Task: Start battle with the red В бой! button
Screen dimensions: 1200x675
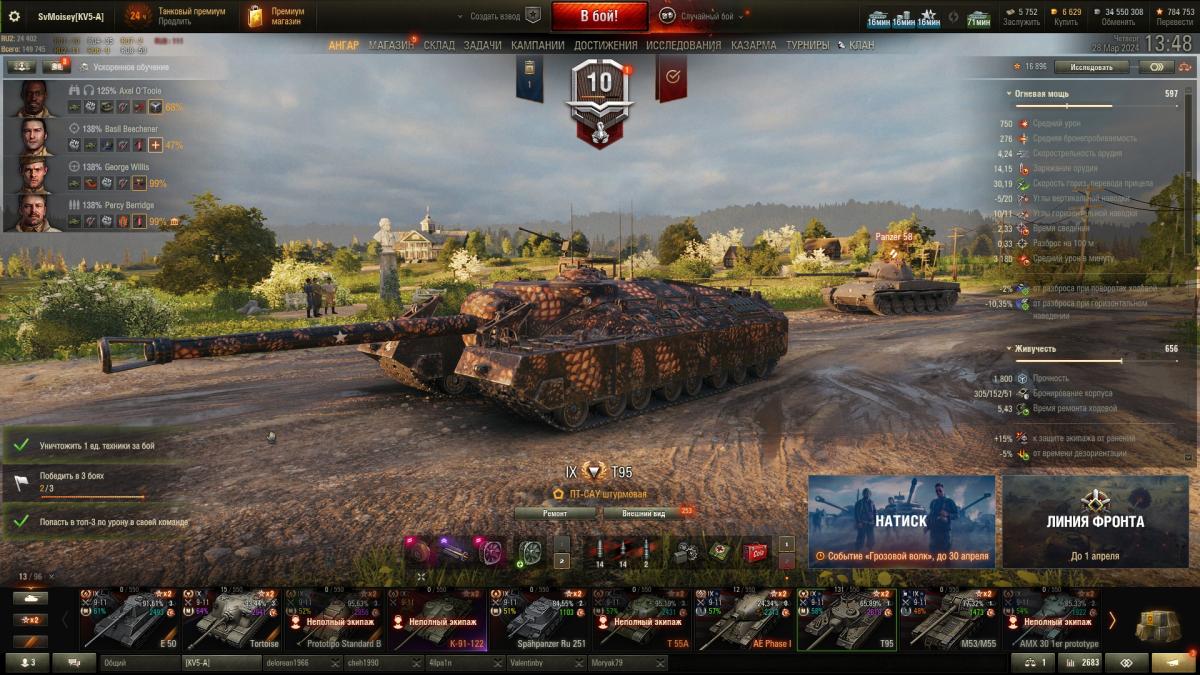Action: click(599, 16)
